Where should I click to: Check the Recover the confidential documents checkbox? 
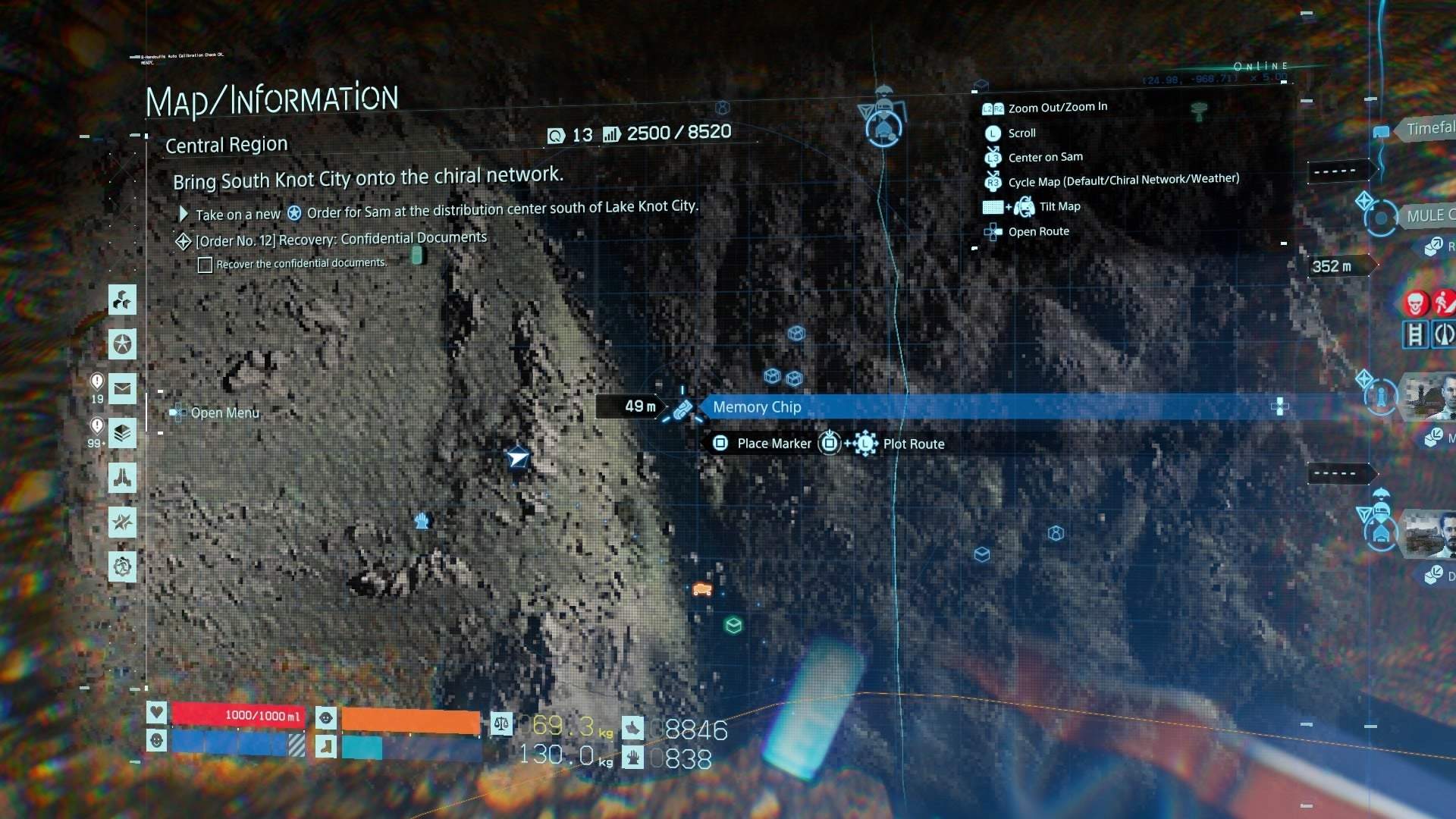[205, 265]
